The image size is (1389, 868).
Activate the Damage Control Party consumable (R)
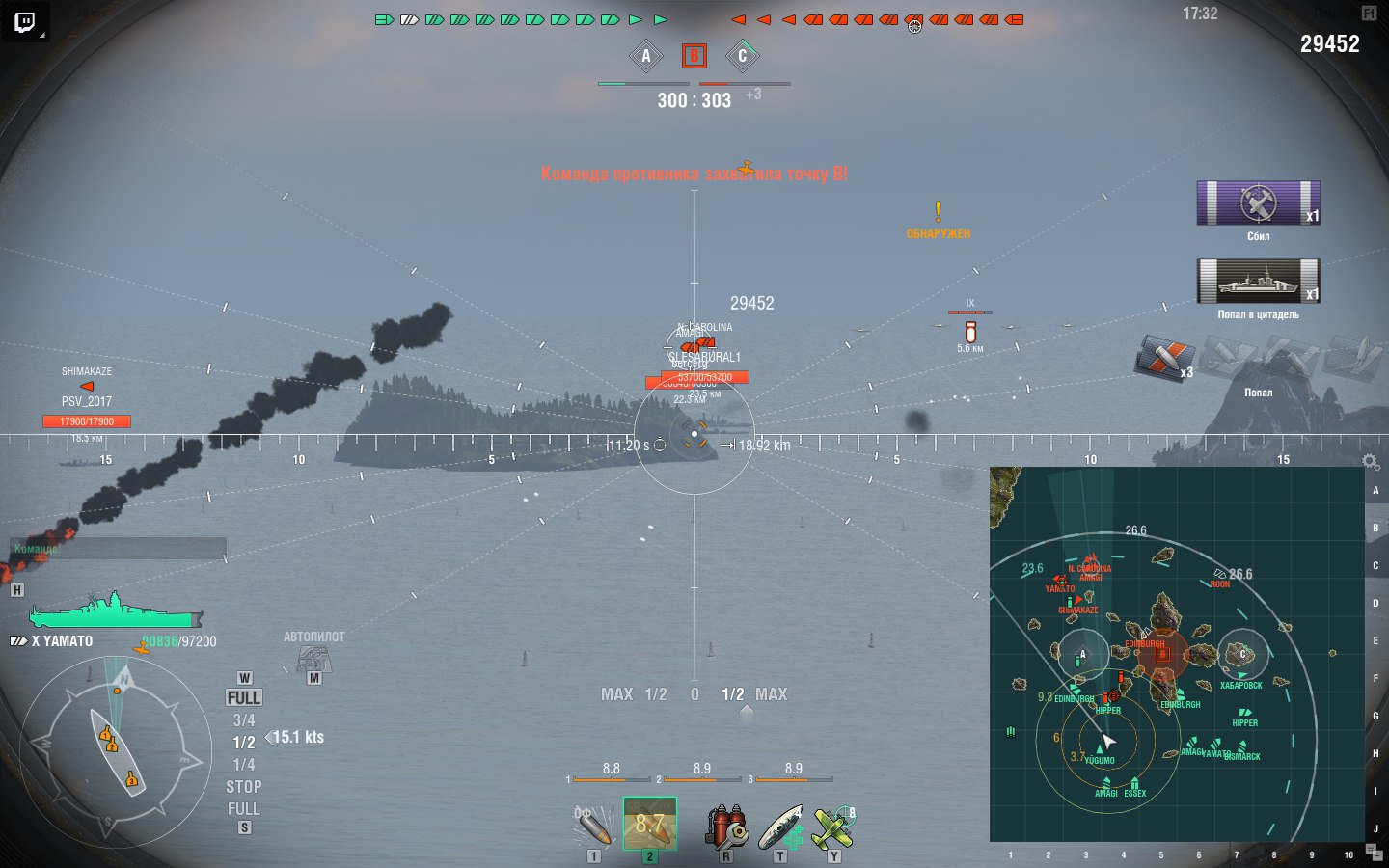click(730, 825)
